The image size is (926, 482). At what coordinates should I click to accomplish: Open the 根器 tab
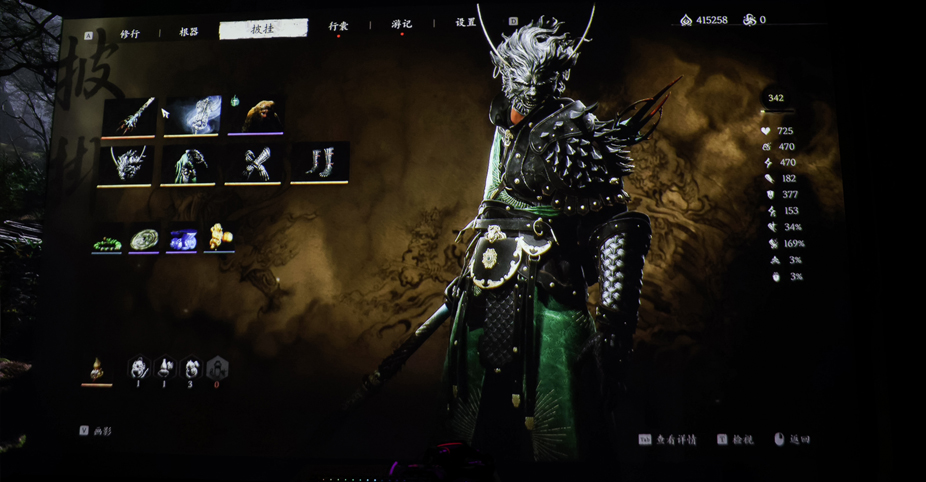click(189, 32)
